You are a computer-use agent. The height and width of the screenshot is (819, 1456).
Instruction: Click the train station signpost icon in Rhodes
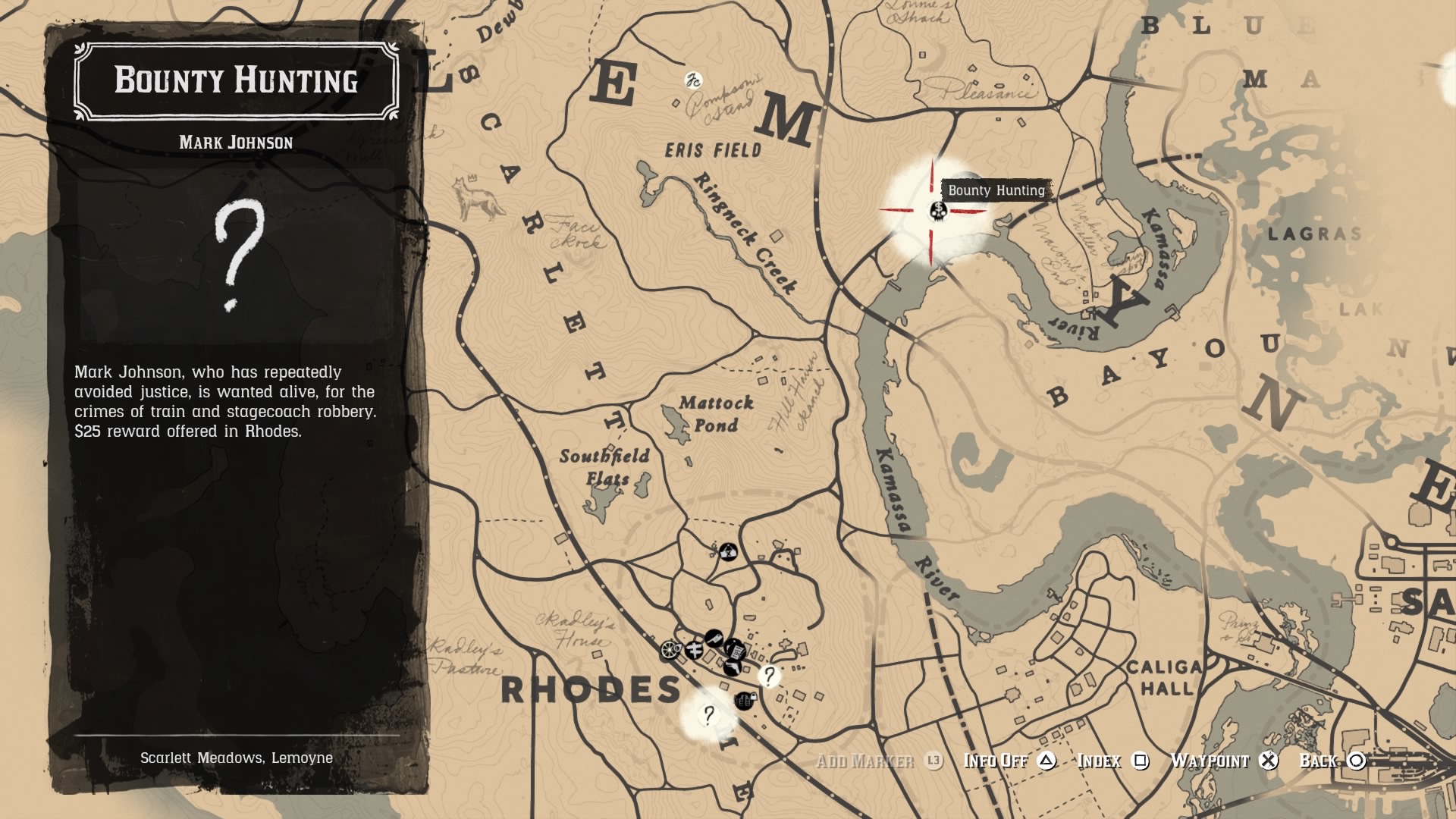(695, 651)
